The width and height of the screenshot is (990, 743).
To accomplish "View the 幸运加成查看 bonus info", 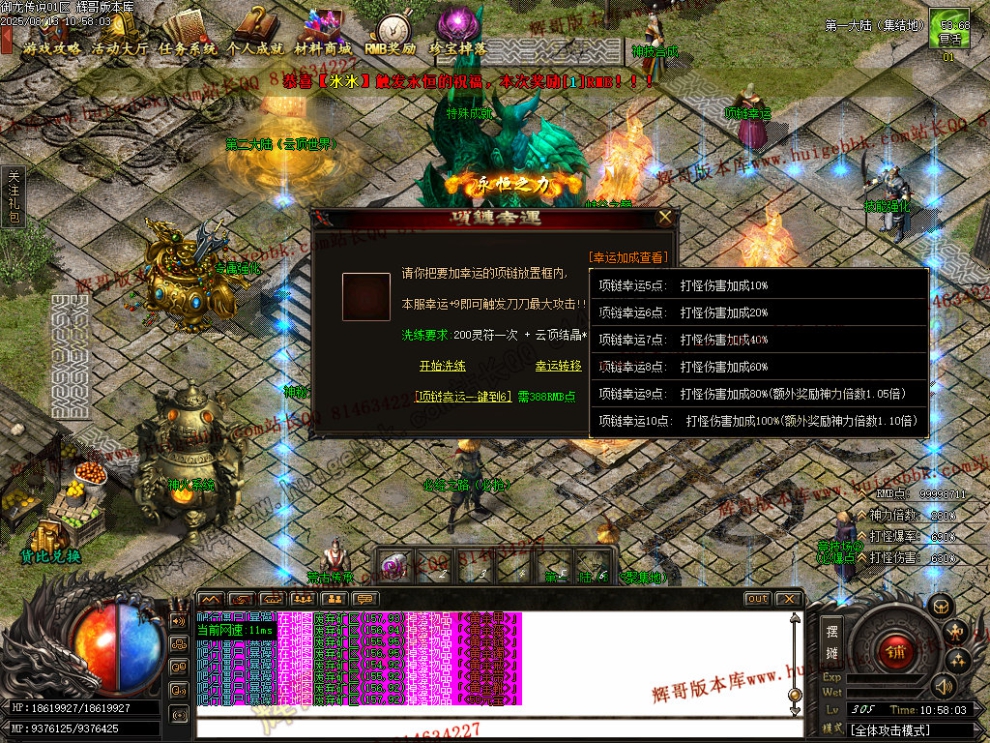I will point(628,257).
